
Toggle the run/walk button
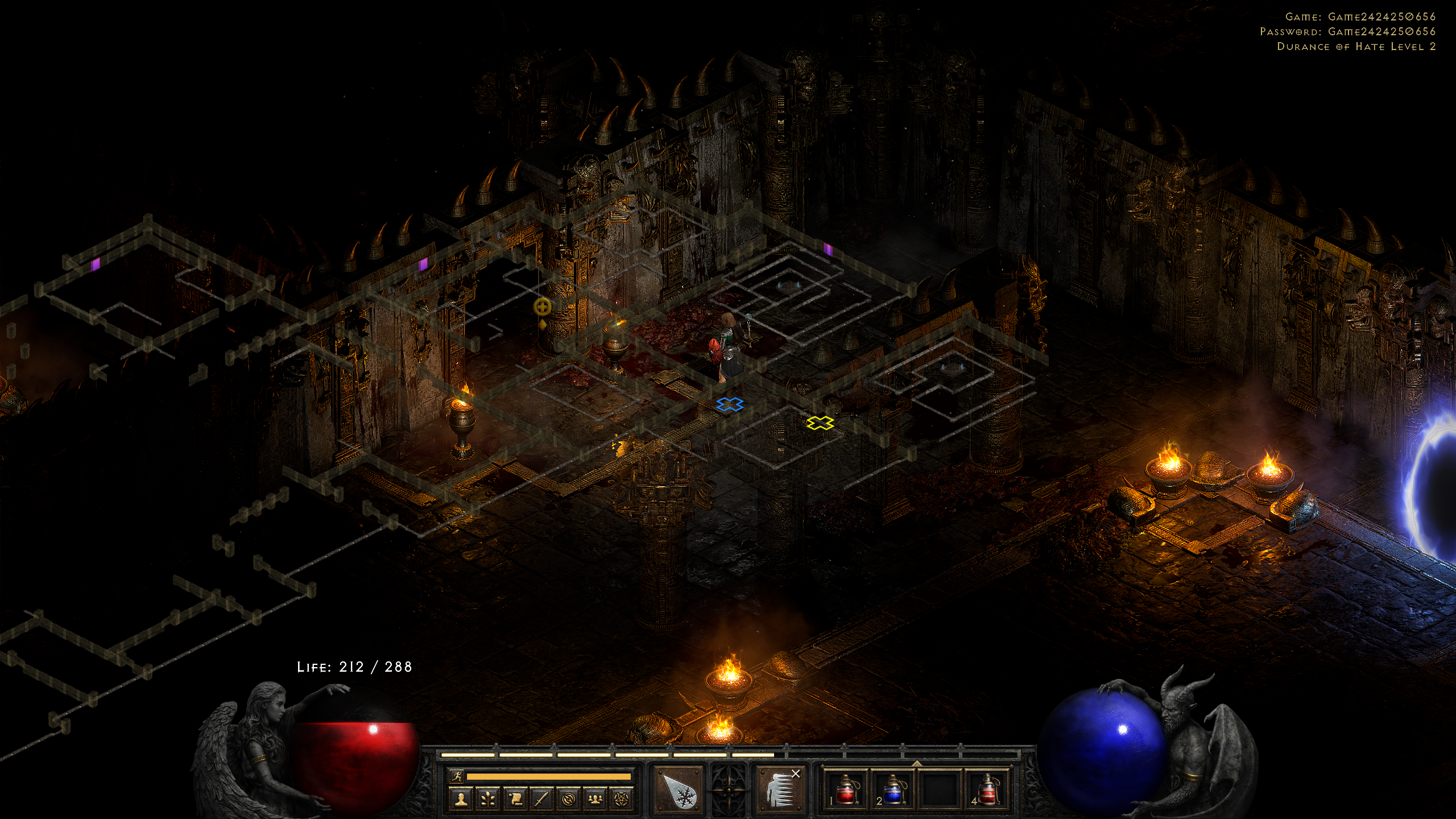pos(456,776)
